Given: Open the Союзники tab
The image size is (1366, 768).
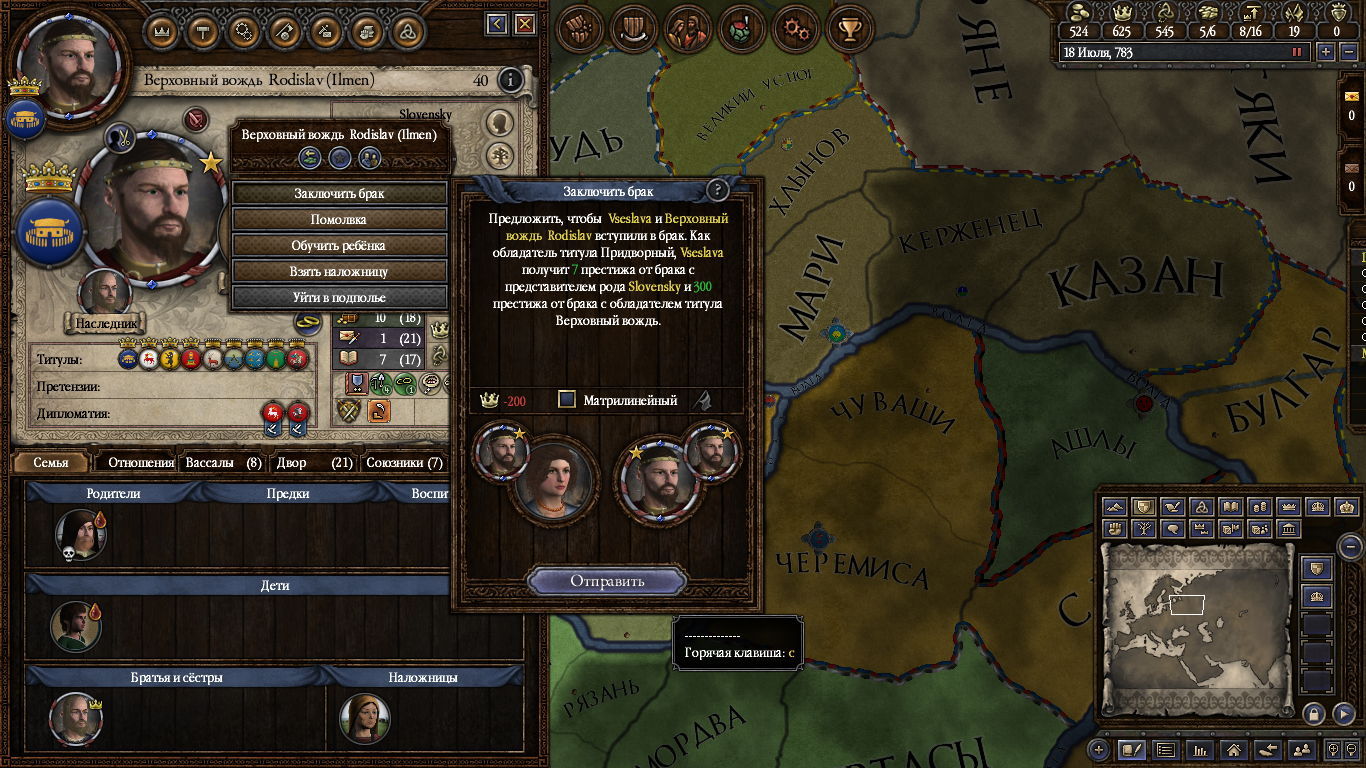Looking at the screenshot, I should 404,463.
